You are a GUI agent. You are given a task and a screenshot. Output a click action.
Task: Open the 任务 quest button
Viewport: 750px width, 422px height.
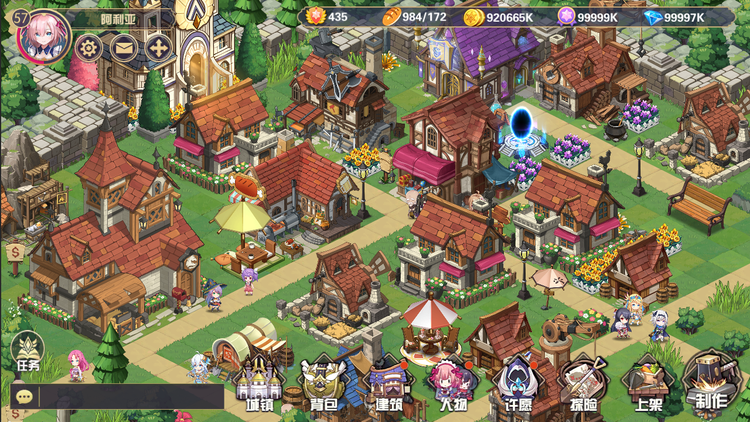tap(27, 353)
